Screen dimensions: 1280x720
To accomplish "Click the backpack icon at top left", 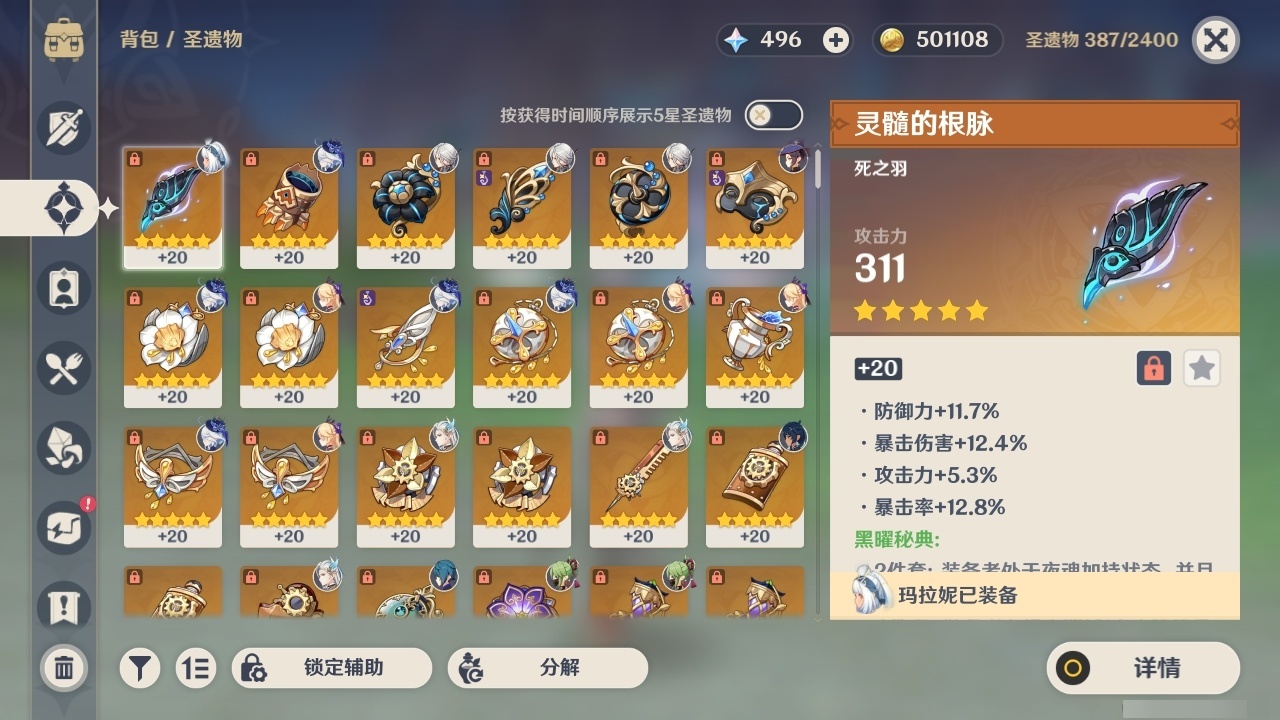I will [x=64, y=40].
